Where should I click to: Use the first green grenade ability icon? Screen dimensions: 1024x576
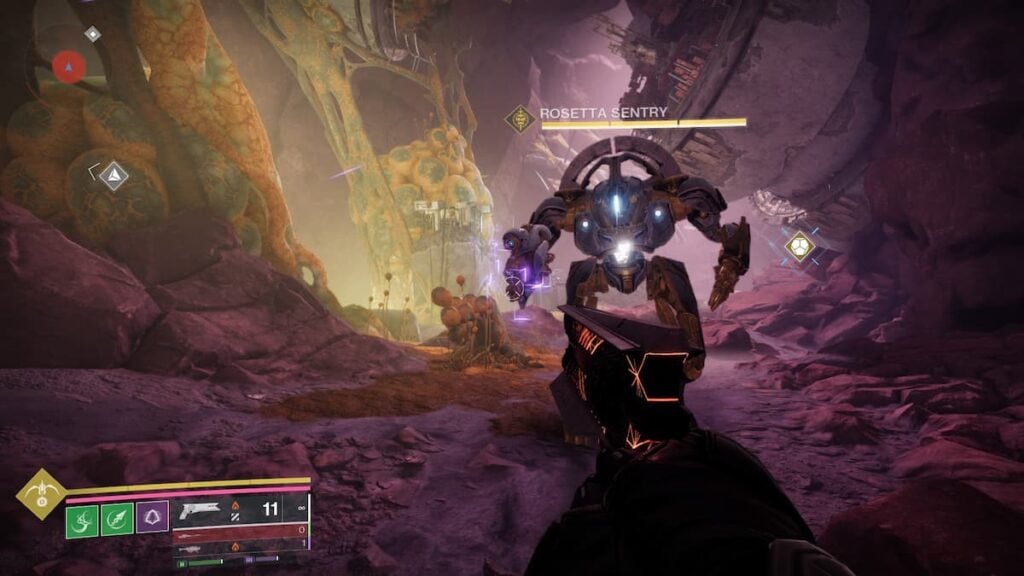[x=82, y=519]
